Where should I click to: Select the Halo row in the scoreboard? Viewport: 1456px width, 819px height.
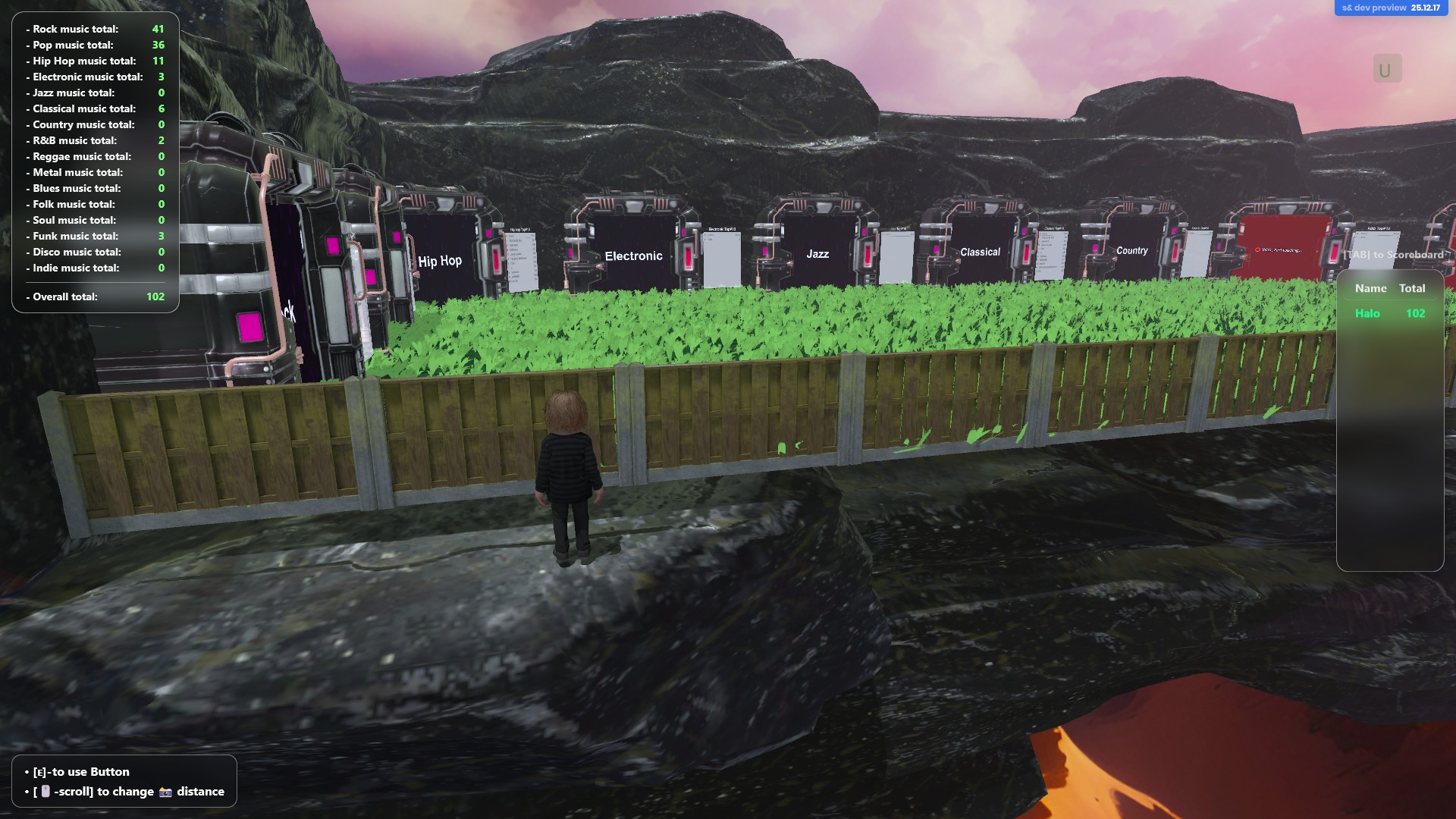[1389, 313]
